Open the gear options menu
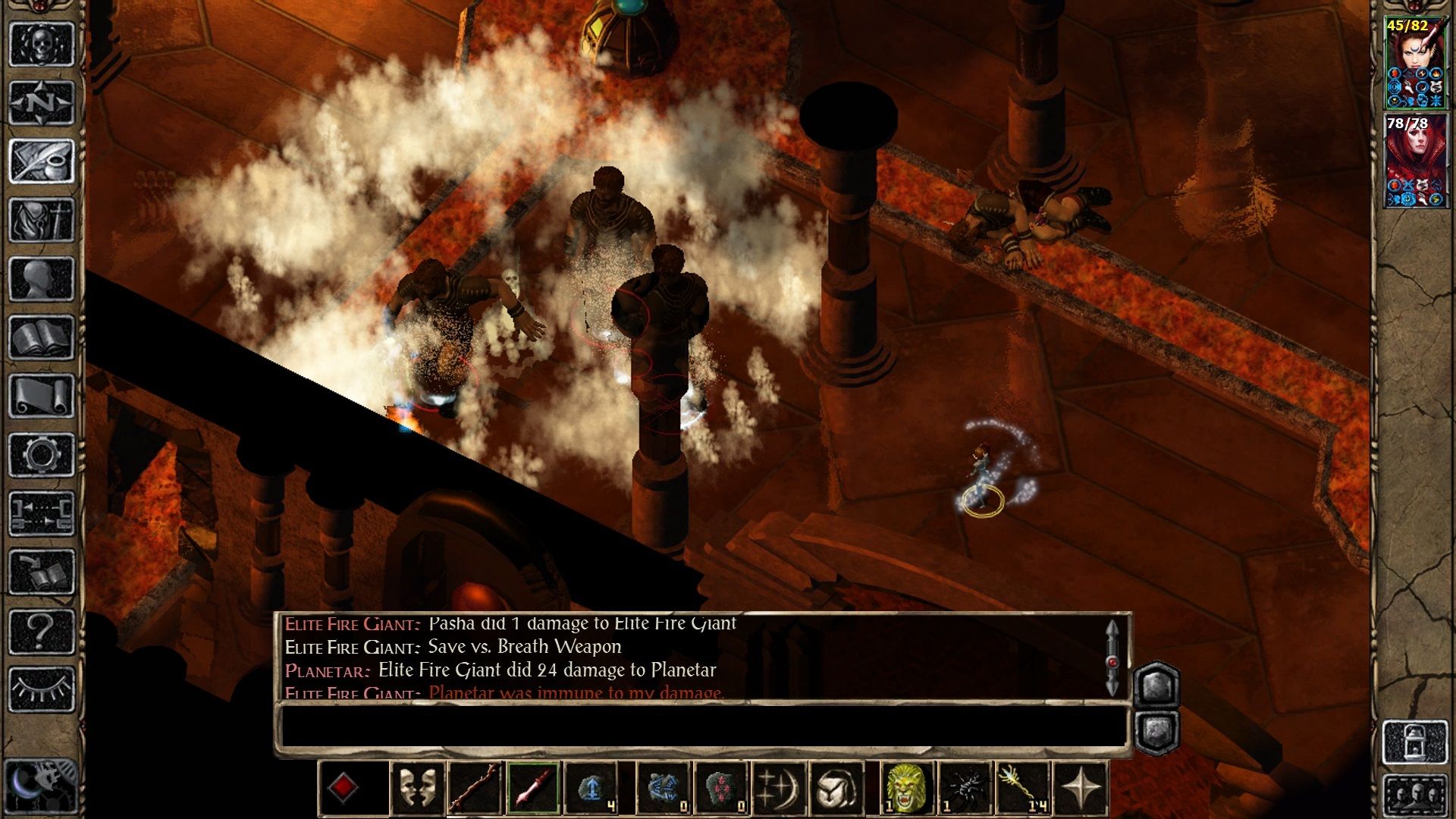This screenshot has width=1456, height=819. (x=42, y=455)
